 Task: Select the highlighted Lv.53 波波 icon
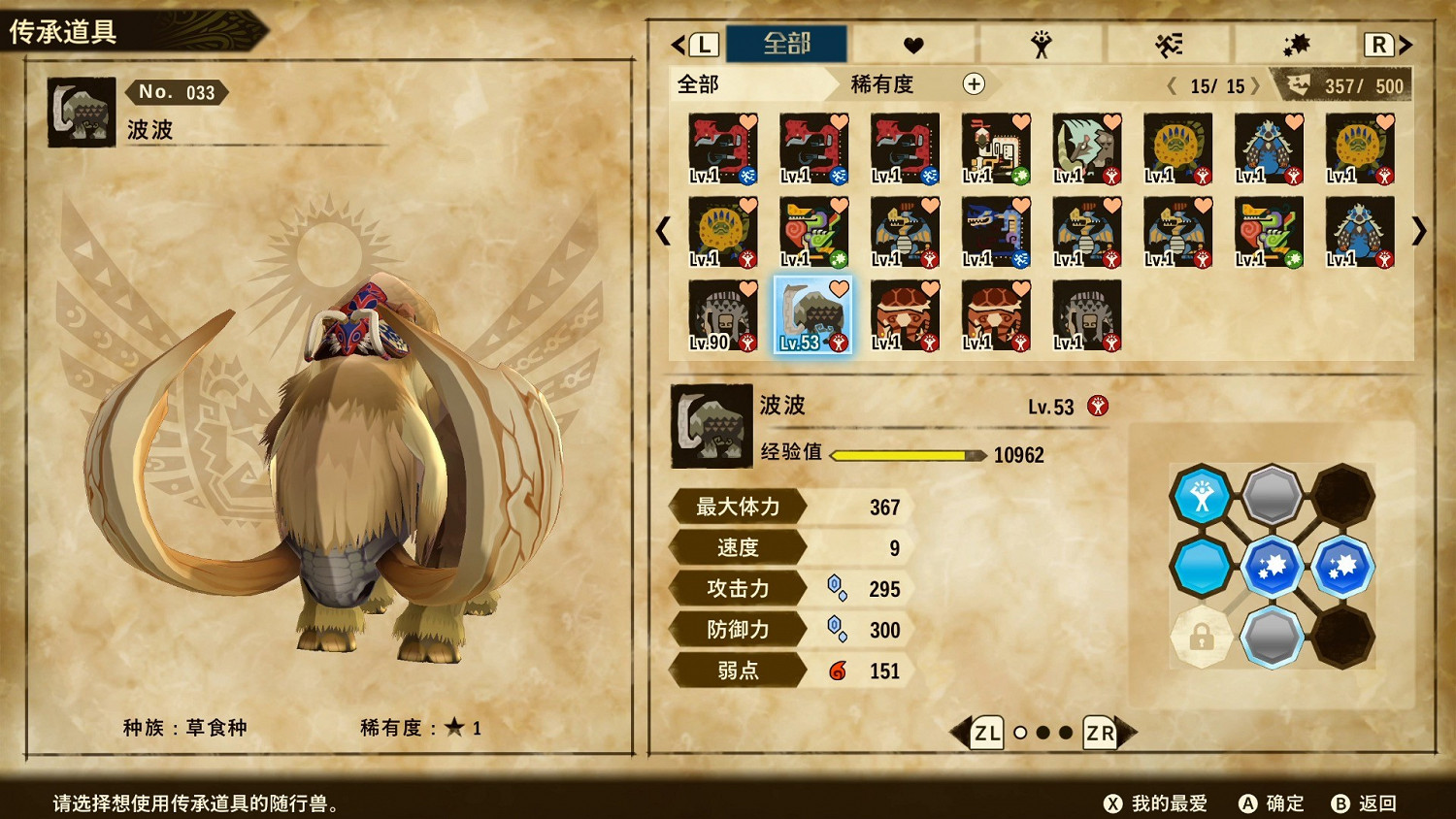pos(813,315)
